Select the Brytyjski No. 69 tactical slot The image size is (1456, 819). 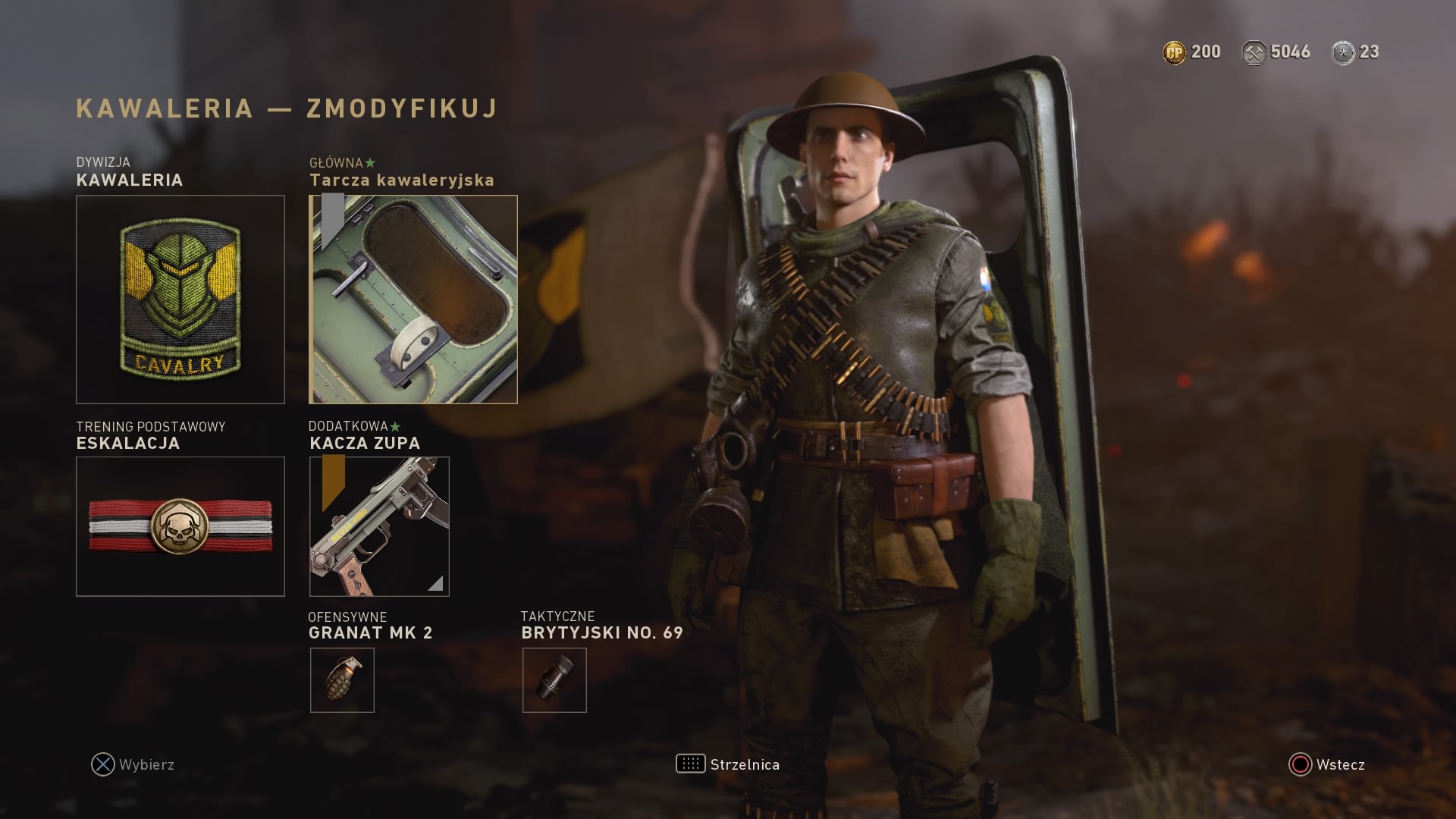(554, 679)
